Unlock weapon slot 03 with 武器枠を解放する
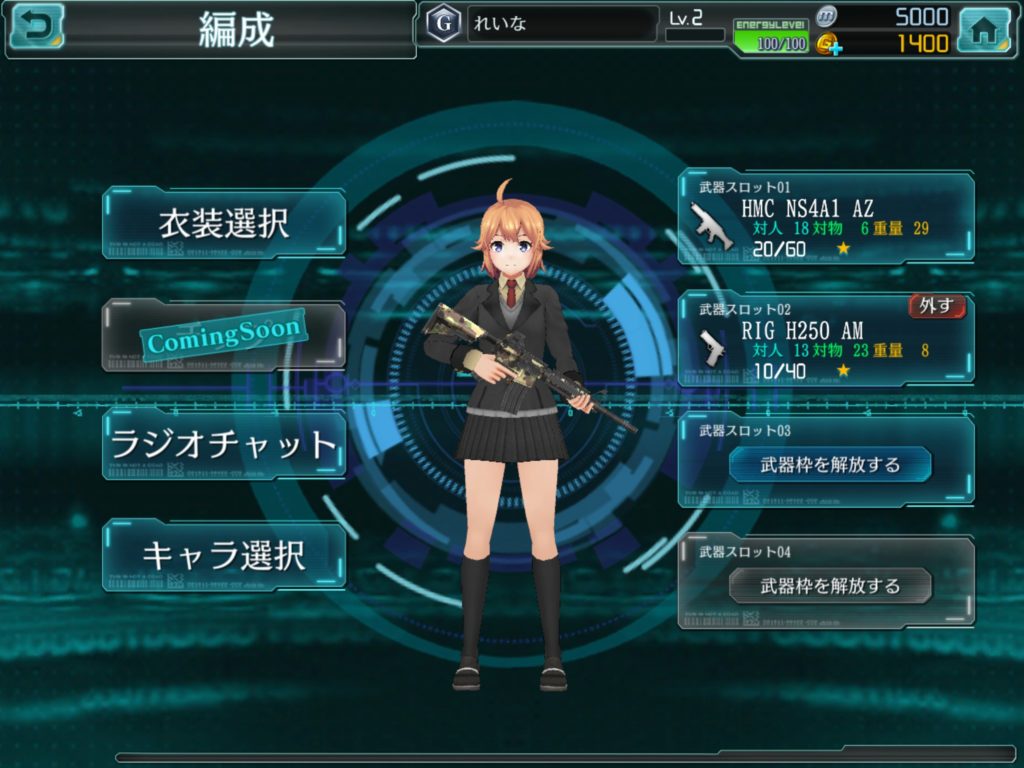Image resolution: width=1024 pixels, height=768 pixels. coord(830,465)
